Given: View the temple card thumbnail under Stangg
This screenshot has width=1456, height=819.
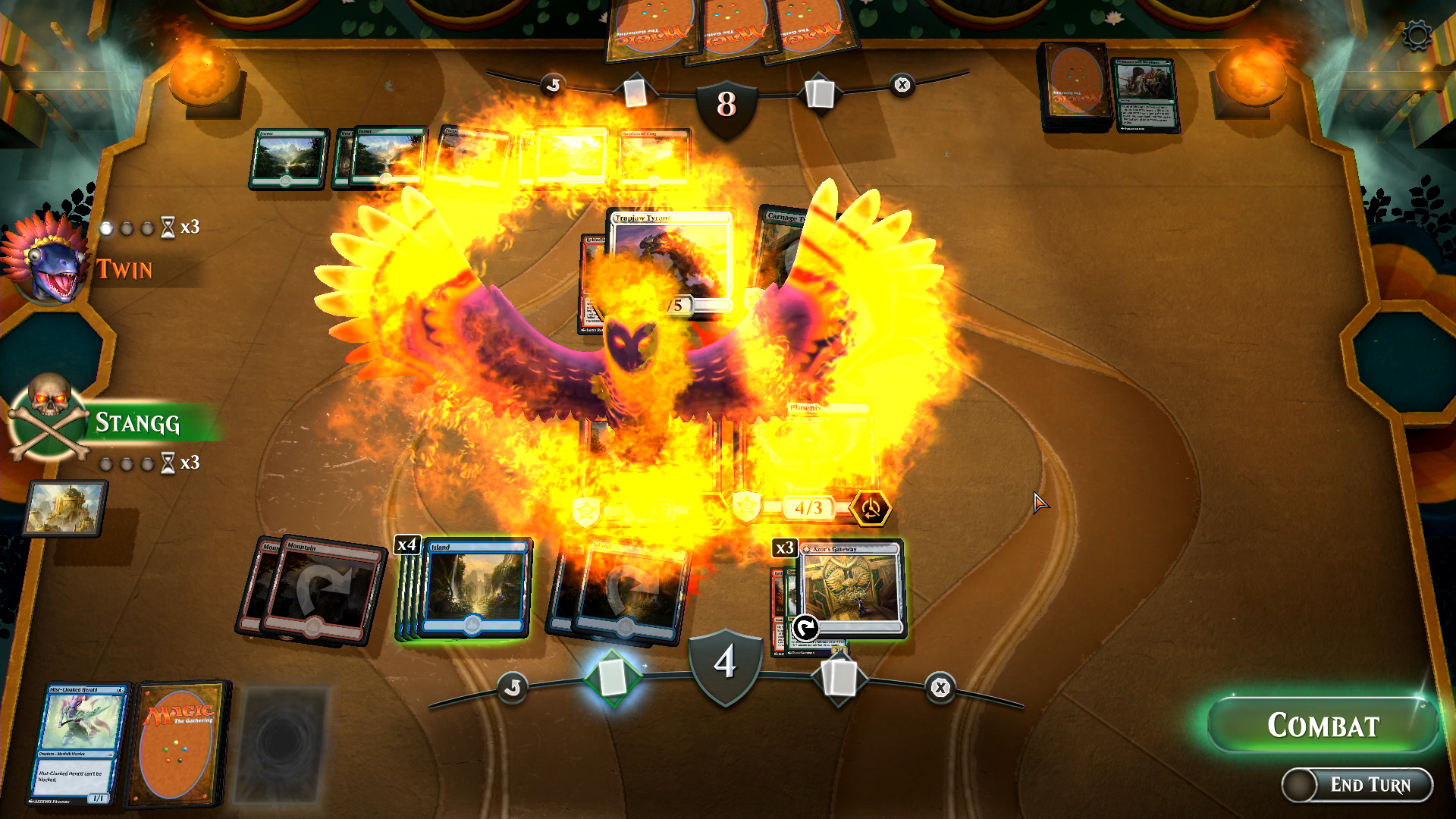Looking at the screenshot, I should 65,508.
